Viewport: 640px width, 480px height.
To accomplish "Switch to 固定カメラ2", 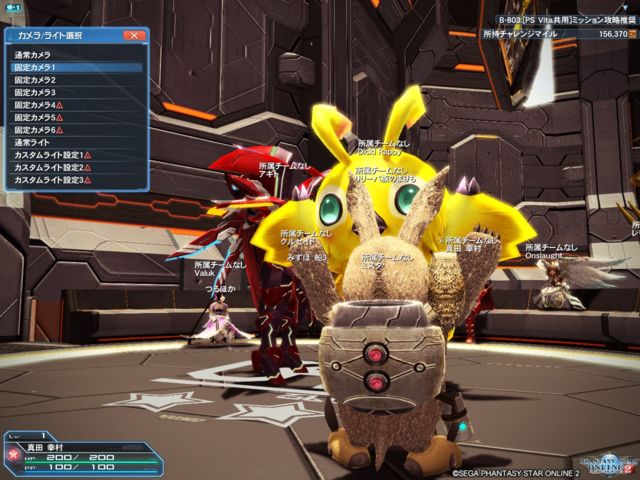I will [x=36, y=80].
